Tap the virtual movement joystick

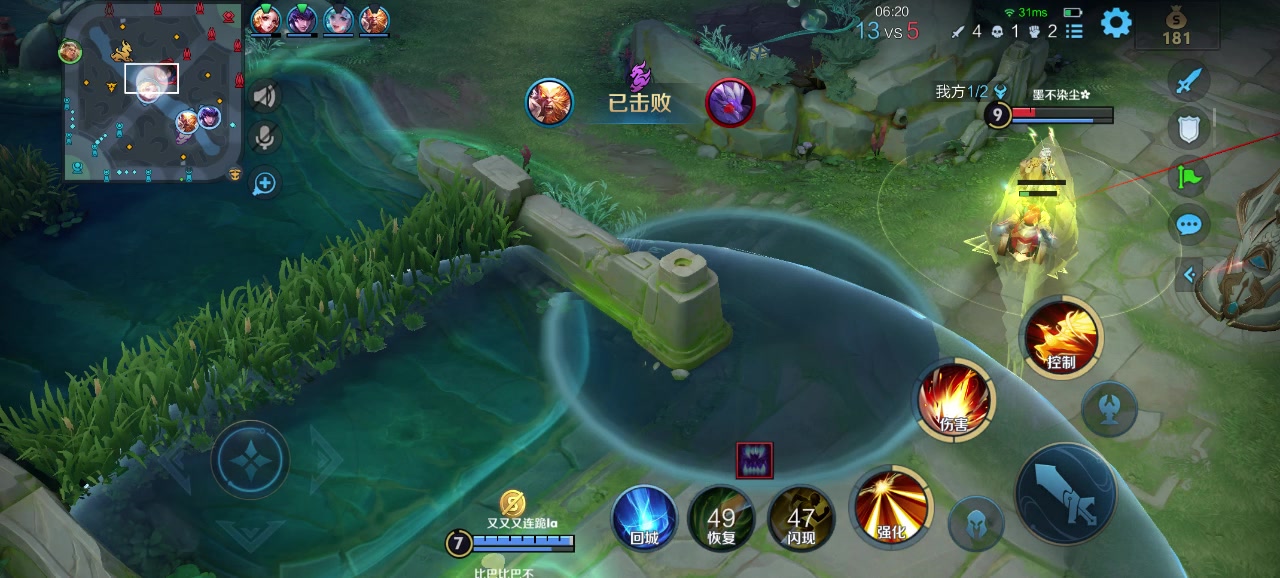coord(250,459)
